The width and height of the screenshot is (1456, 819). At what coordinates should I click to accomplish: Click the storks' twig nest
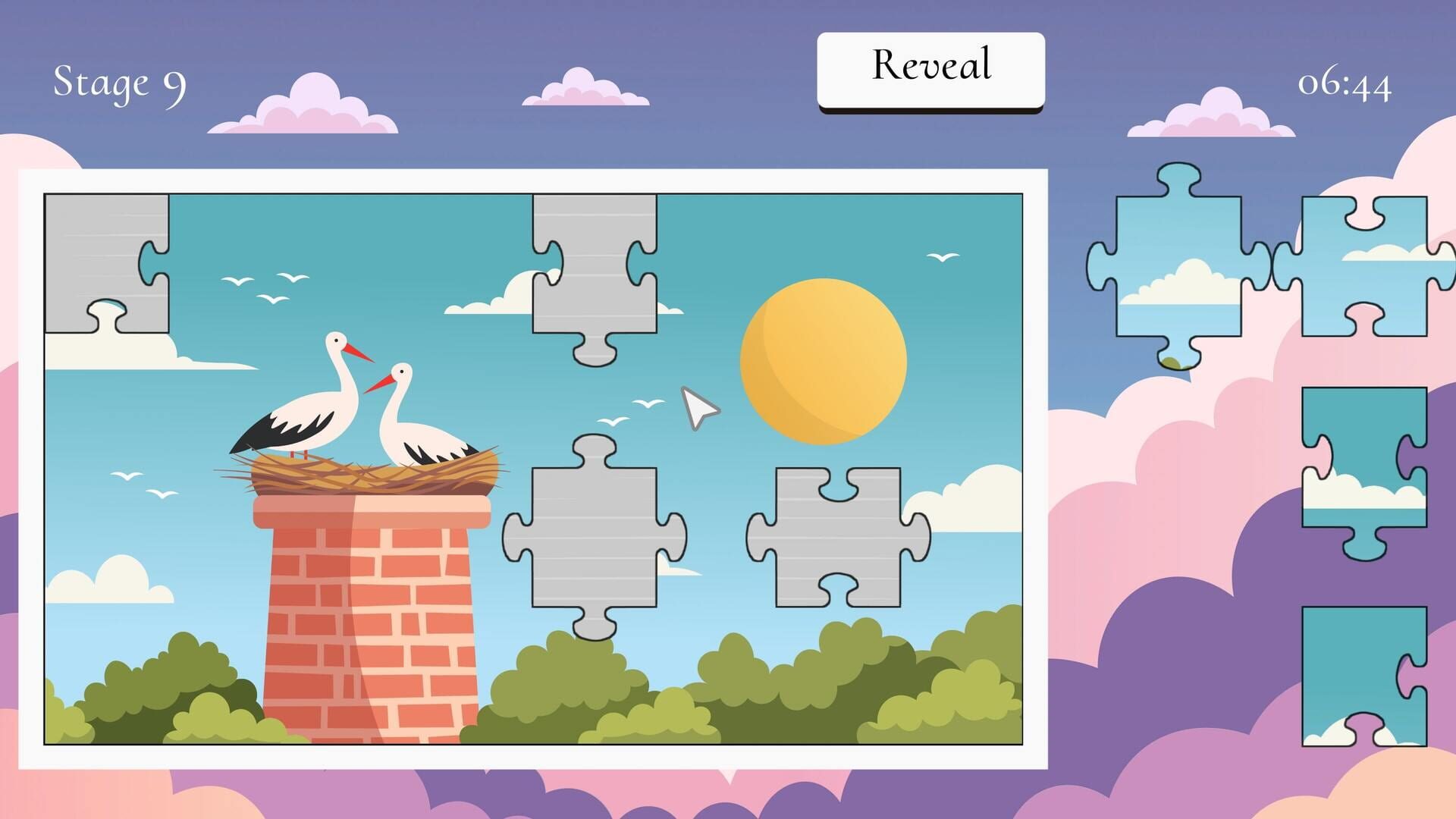point(364,474)
